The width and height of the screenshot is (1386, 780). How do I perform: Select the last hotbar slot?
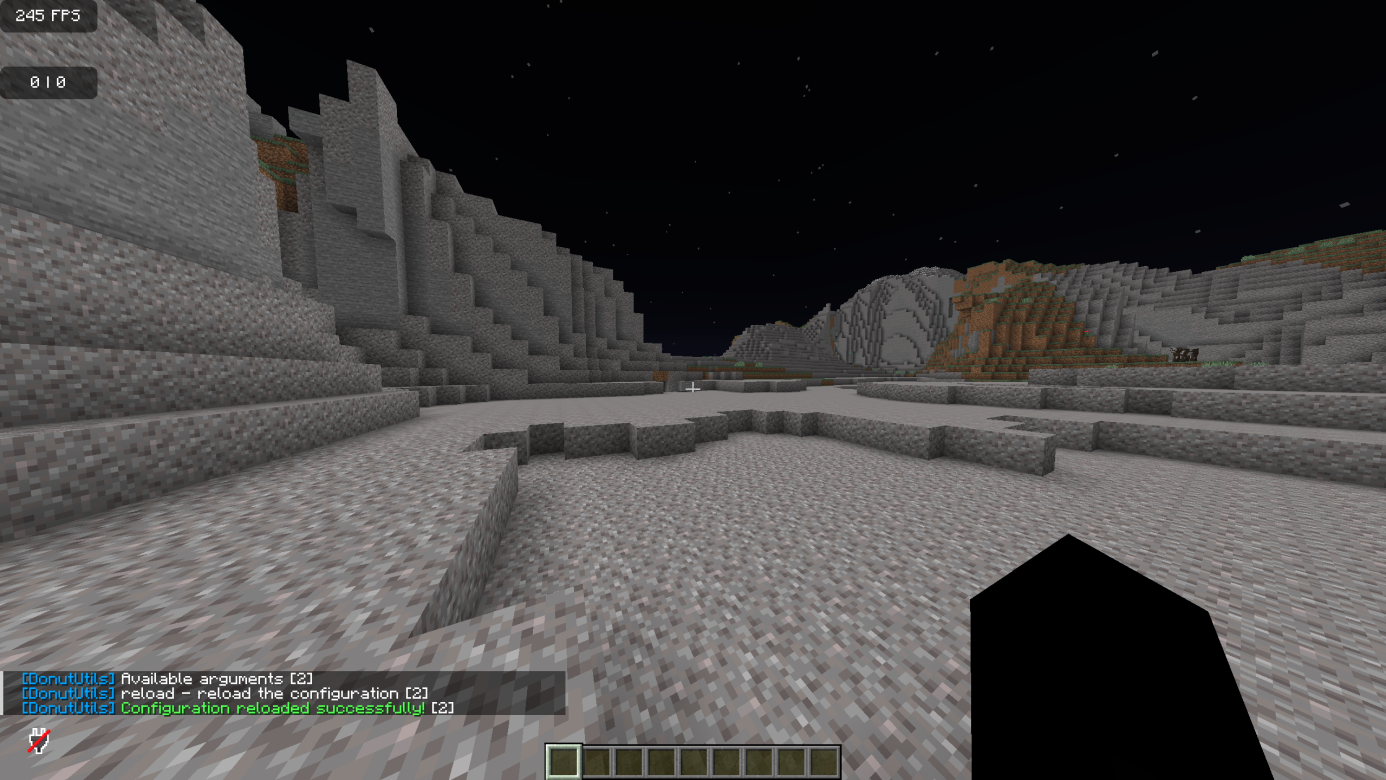[x=826, y=761]
